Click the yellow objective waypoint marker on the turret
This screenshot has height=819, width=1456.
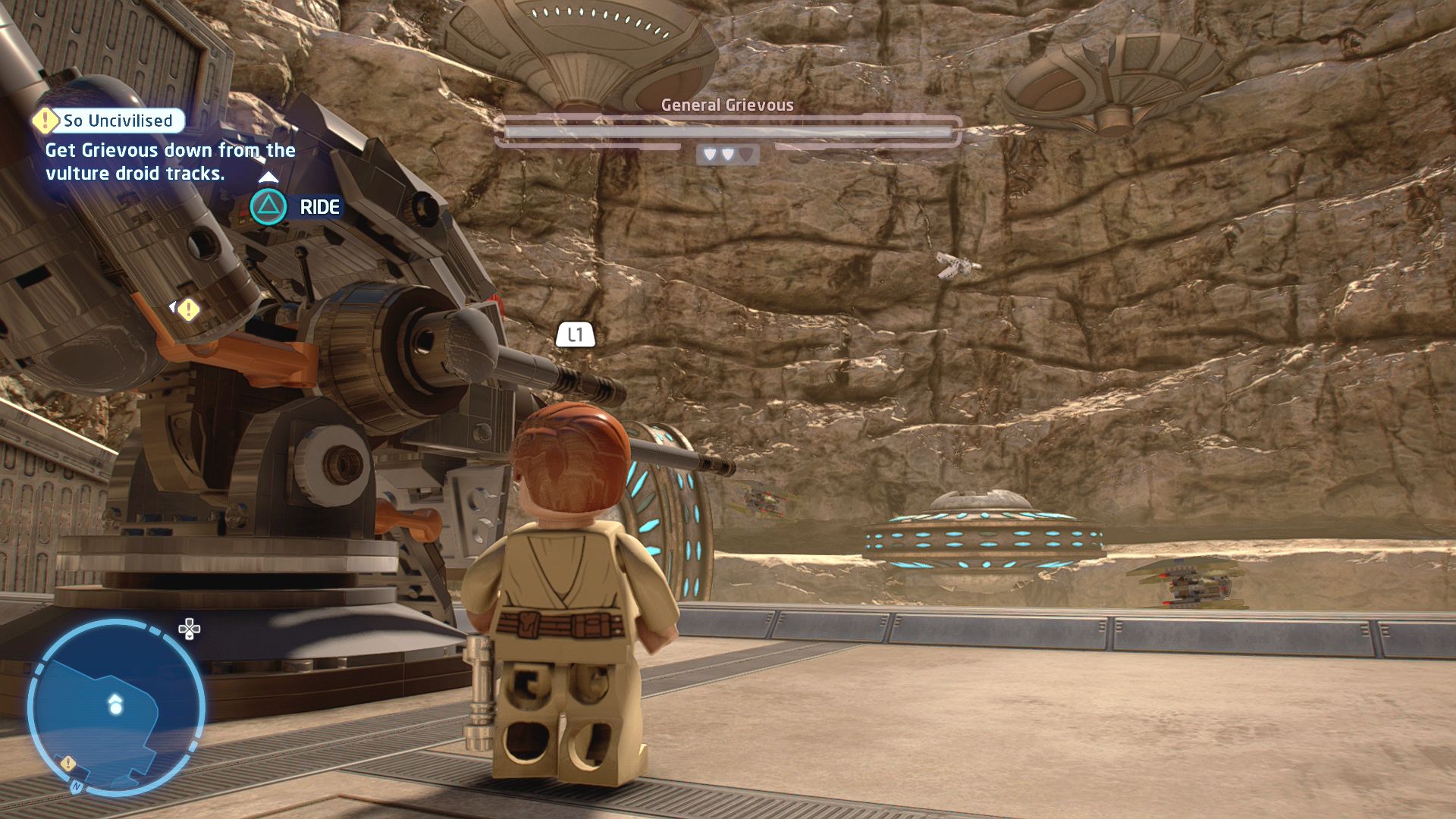(188, 309)
